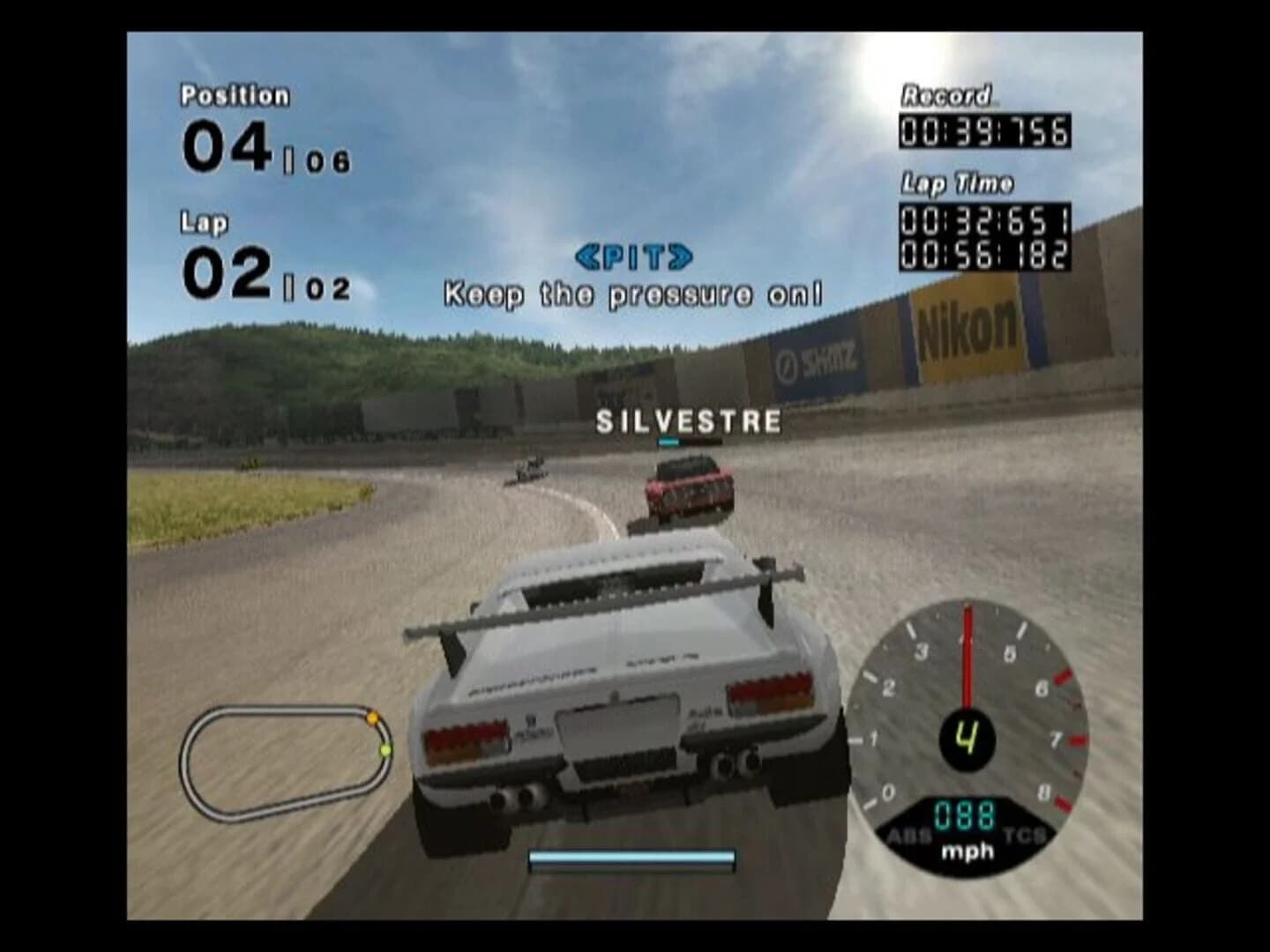This screenshot has width=1270, height=952.
Task: Click the blue boost progress bar
Action: point(633,855)
